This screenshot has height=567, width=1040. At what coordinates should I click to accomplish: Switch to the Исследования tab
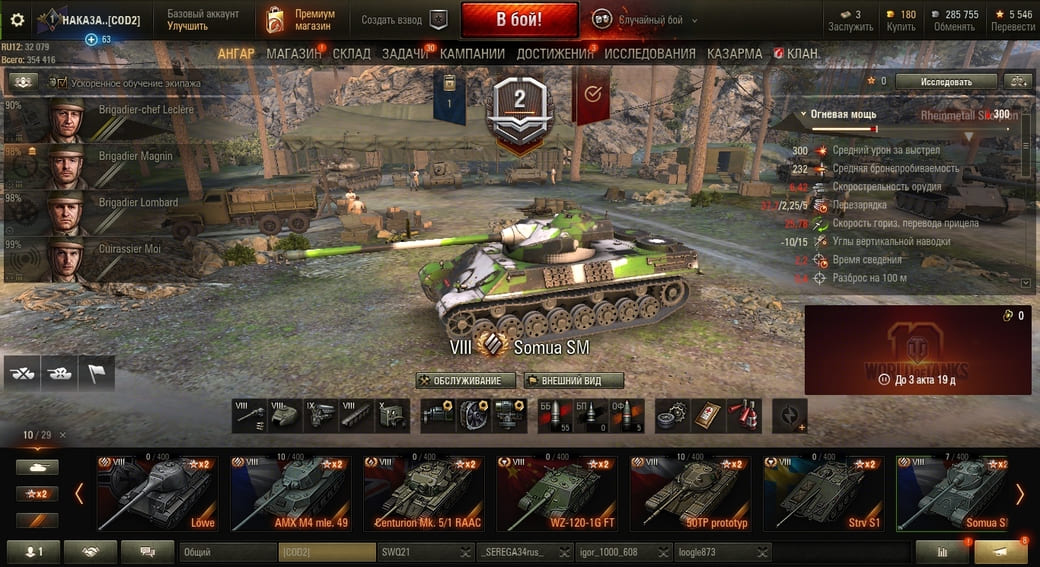coord(650,53)
